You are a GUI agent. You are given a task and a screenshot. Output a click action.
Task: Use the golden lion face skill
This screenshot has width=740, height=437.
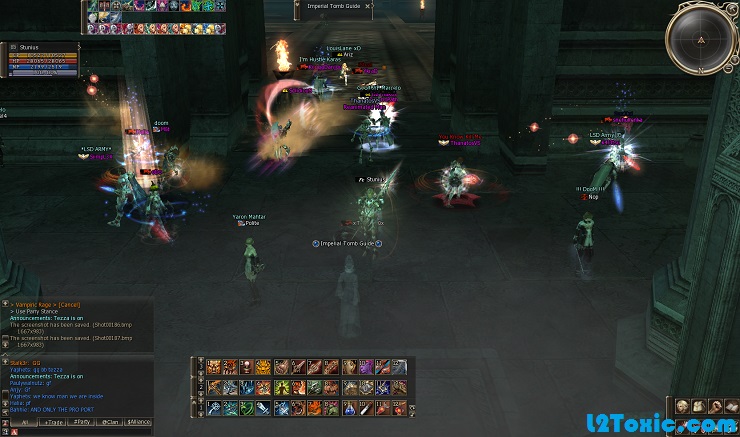coord(264,367)
